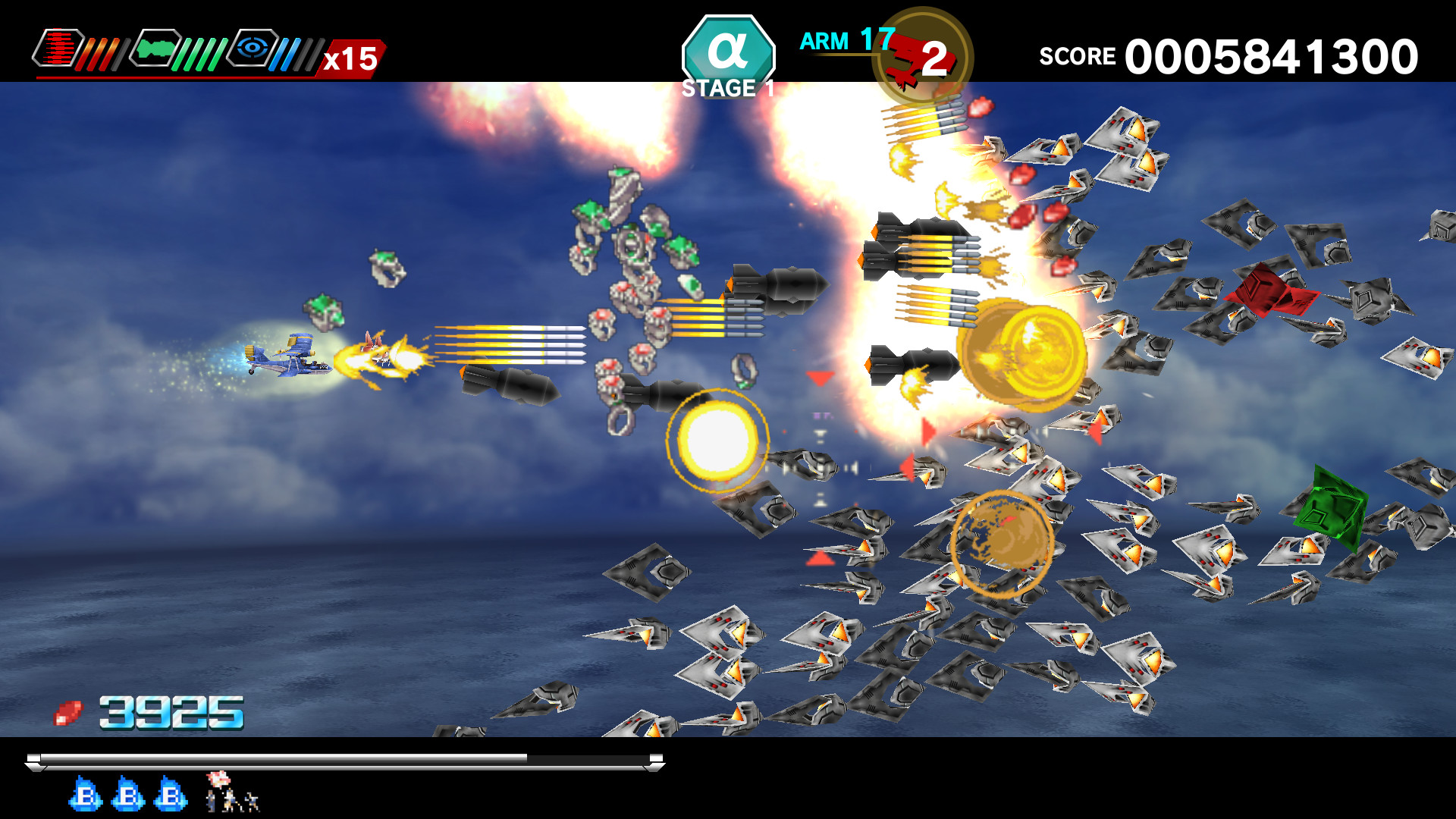The width and height of the screenshot is (1456, 819).
Task: Click the green bomb weapon icon
Action: (154, 49)
